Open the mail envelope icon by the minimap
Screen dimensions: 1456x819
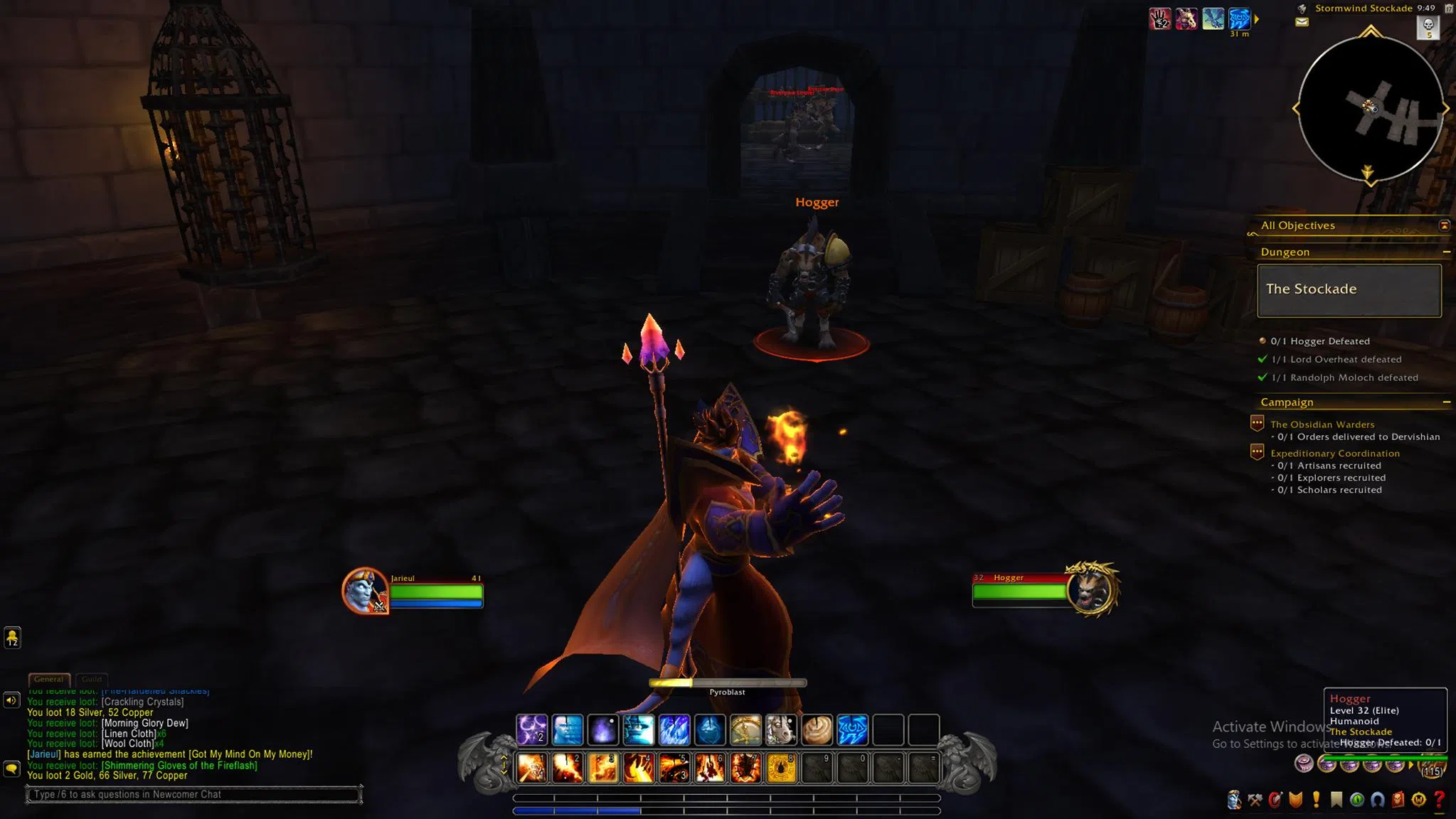click(x=1302, y=22)
